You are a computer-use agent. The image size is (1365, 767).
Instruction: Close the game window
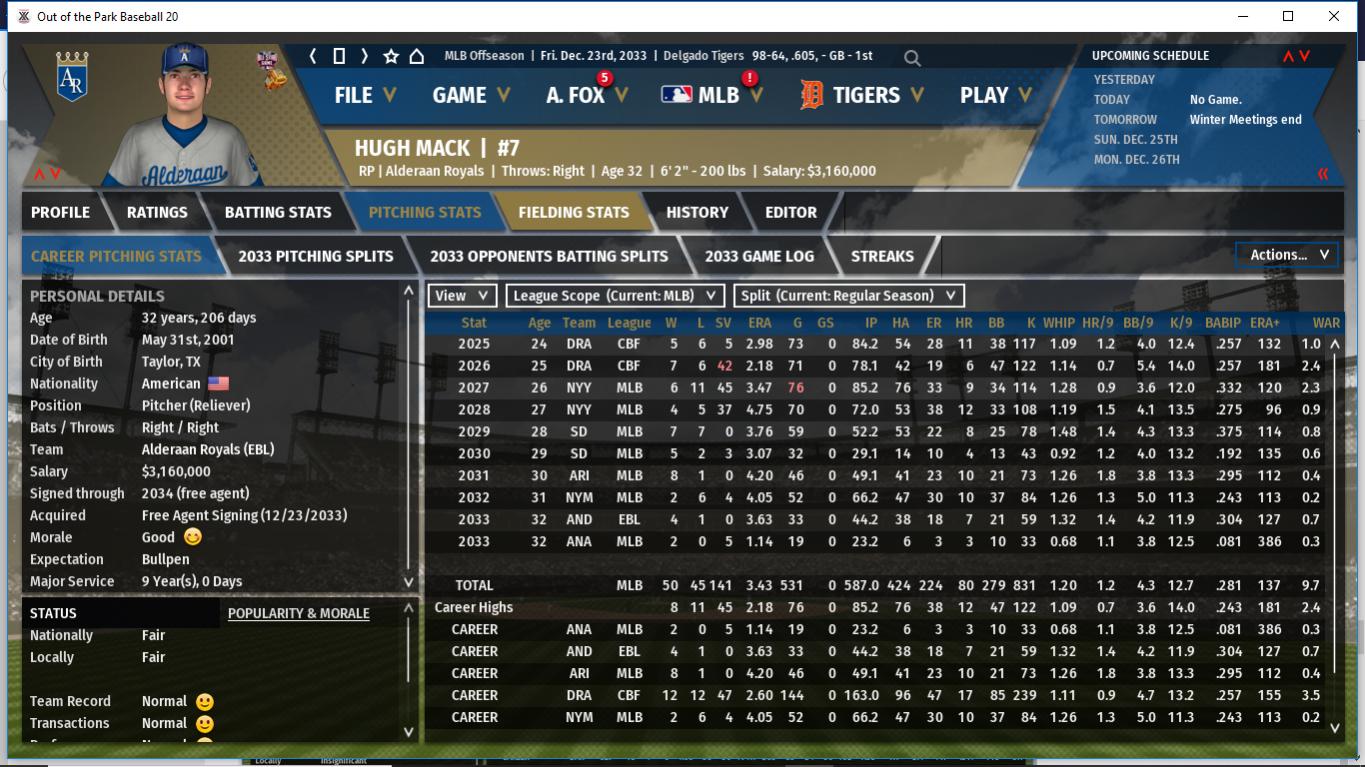[1334, 16]
